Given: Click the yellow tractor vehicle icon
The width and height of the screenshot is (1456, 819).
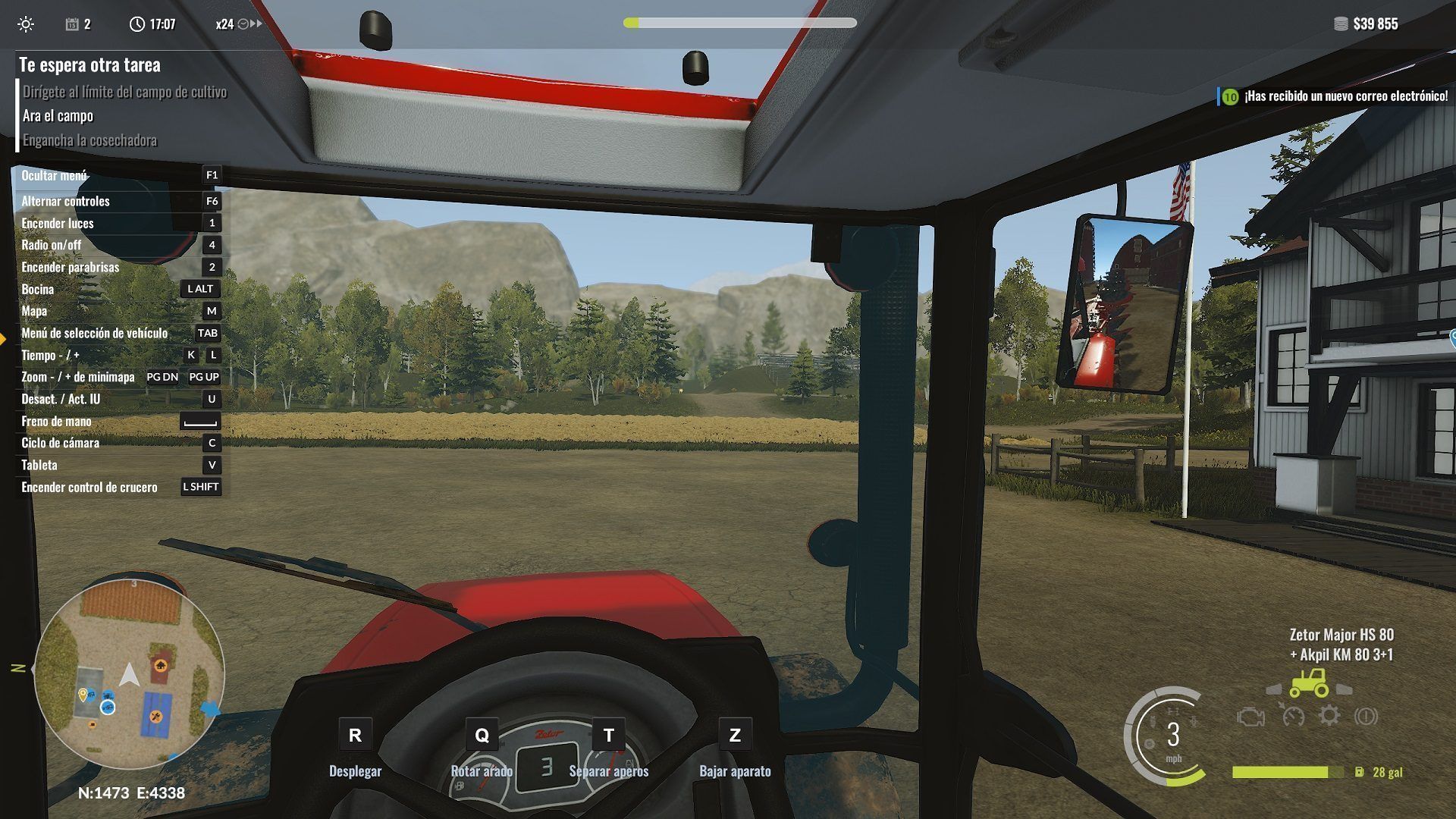Looking at the screenshot, I should (x=1309, y=682).
